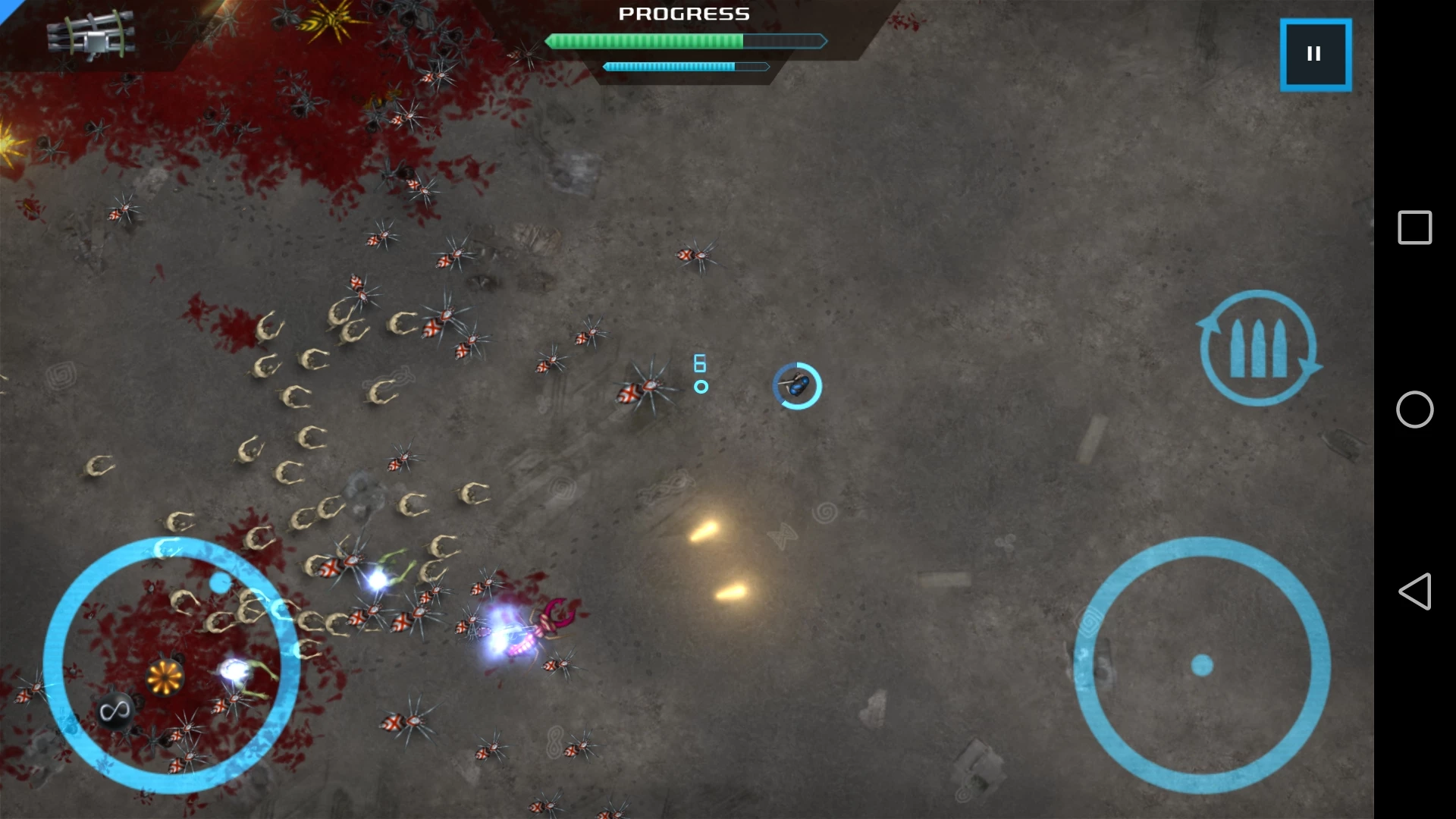Go to Android home screen

click(1414, 409)
